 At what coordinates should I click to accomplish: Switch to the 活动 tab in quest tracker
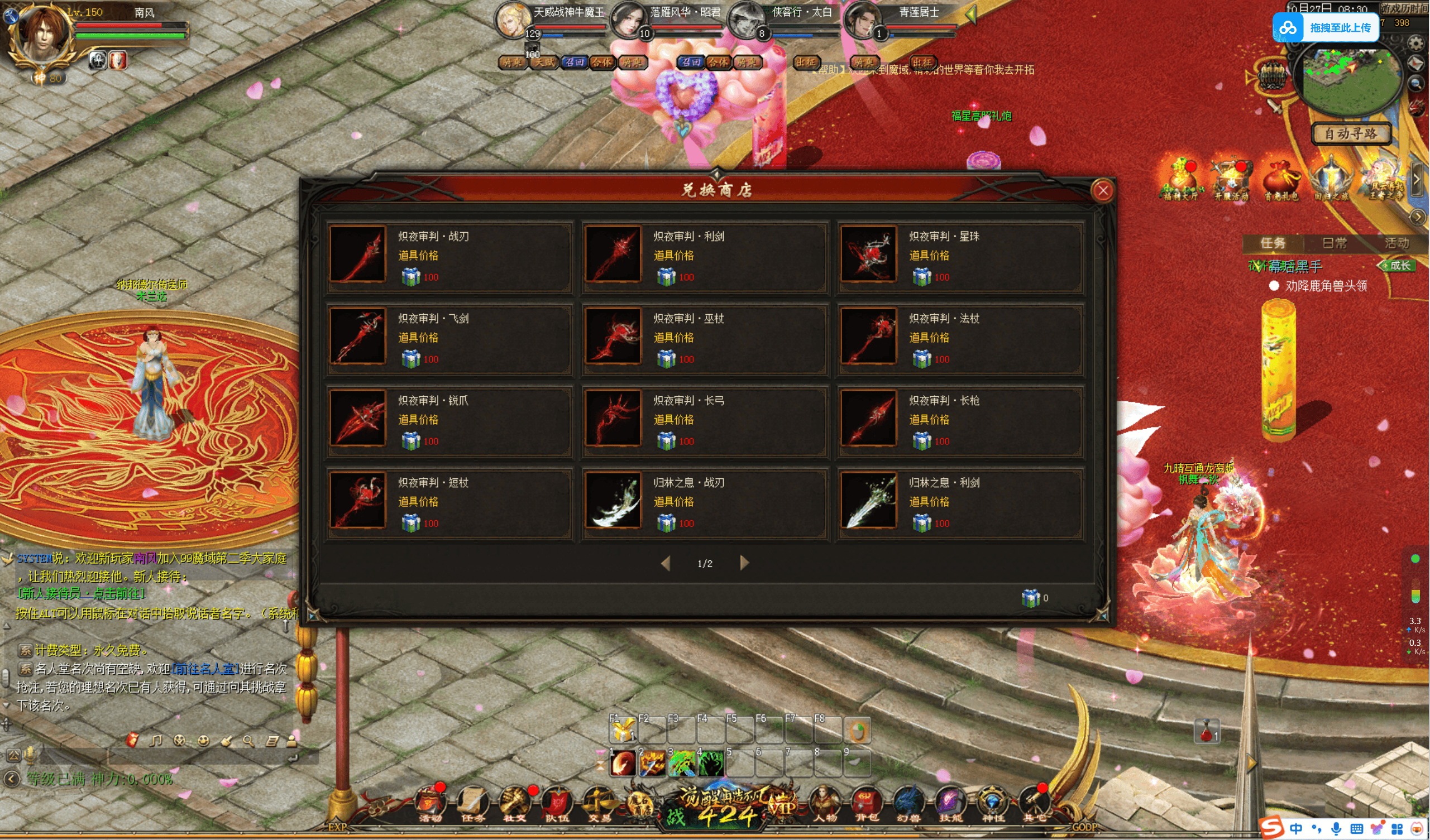coord(1396,243)
